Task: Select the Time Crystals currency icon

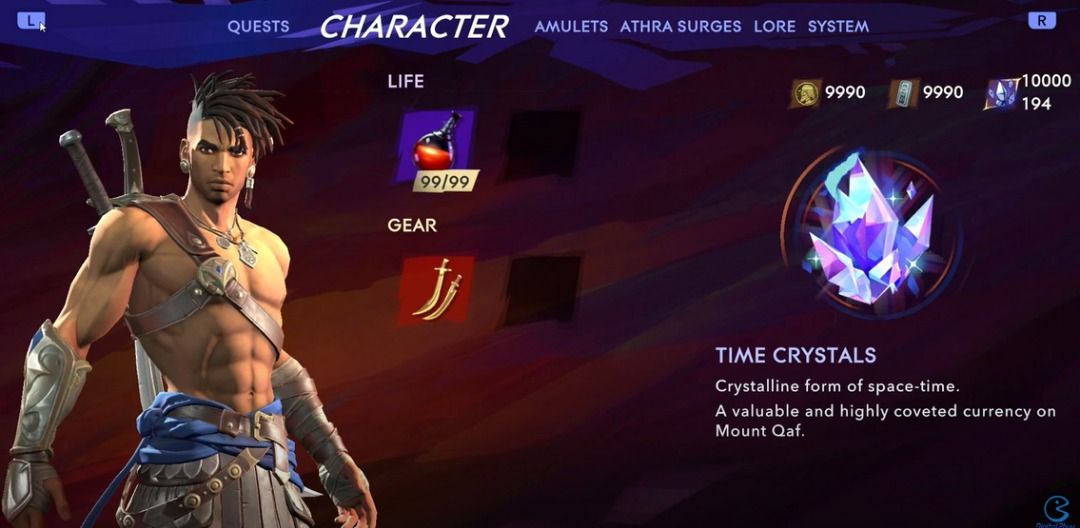Action: (1001, 93)
